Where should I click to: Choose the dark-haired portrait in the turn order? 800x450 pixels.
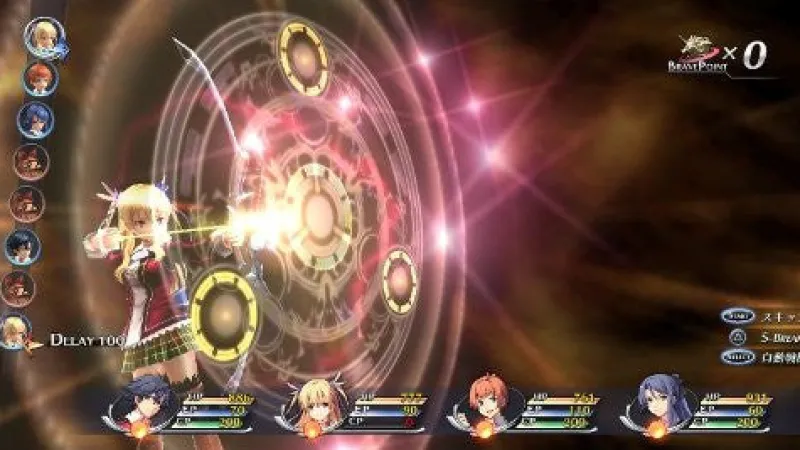22,245
